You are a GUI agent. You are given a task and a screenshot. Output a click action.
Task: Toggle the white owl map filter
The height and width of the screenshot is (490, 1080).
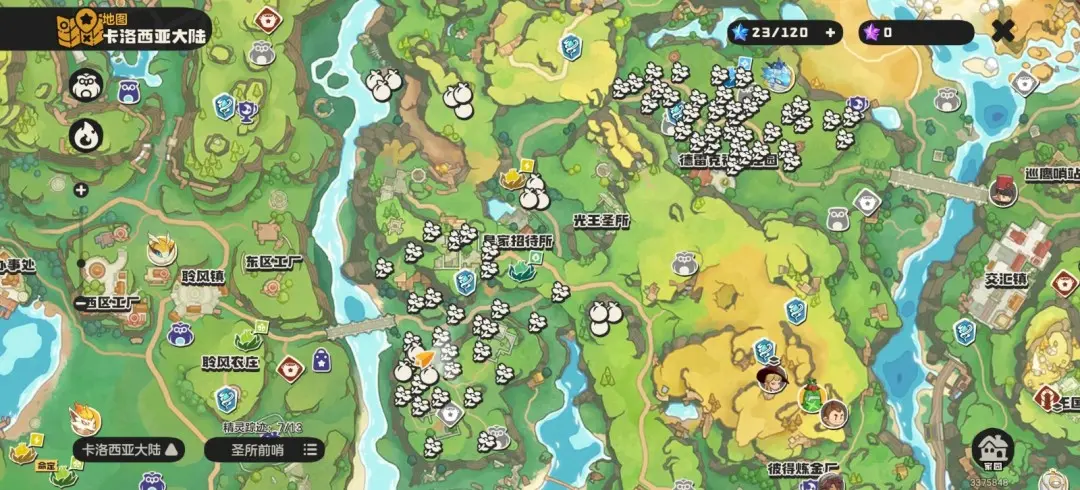point(84,86)
